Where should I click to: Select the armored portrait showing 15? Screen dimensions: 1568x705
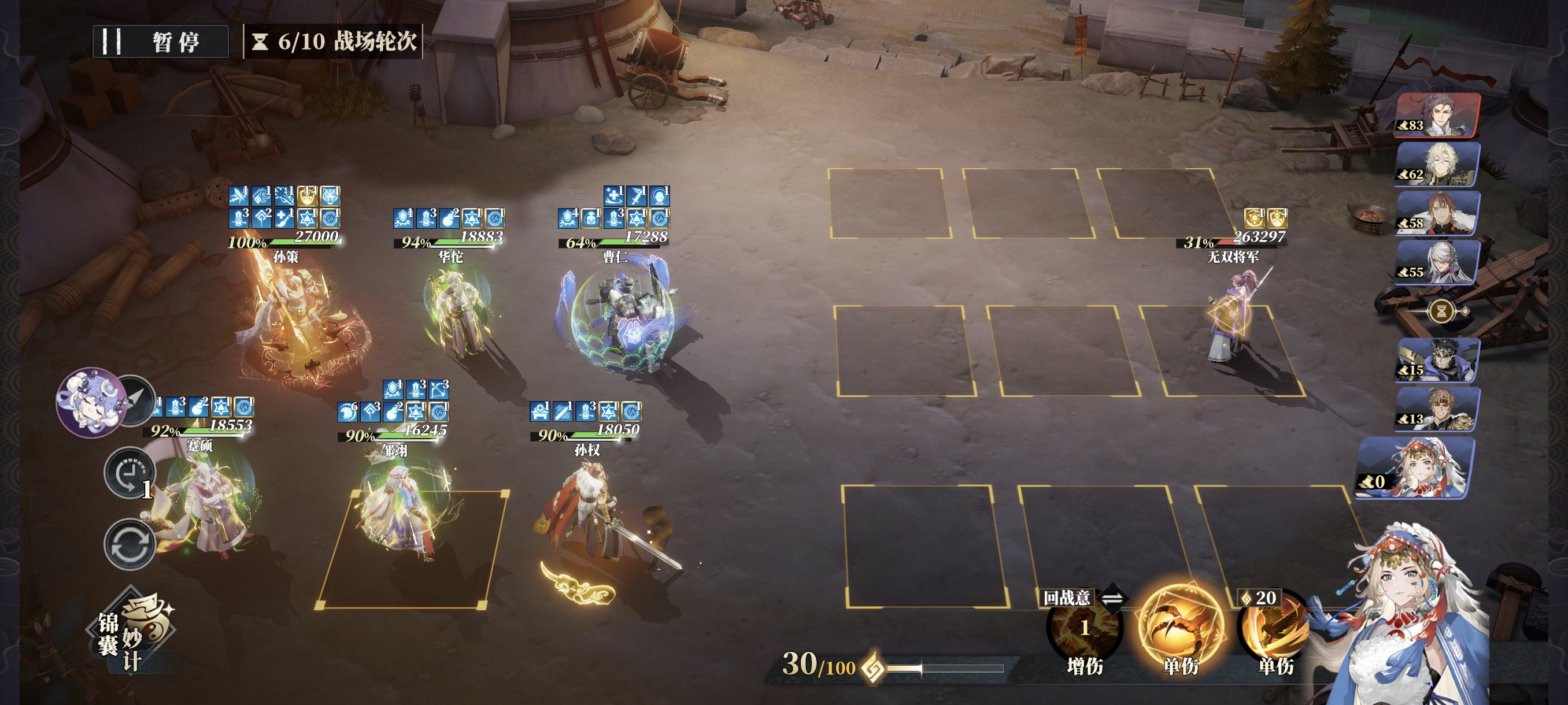tap(1438, 360)
